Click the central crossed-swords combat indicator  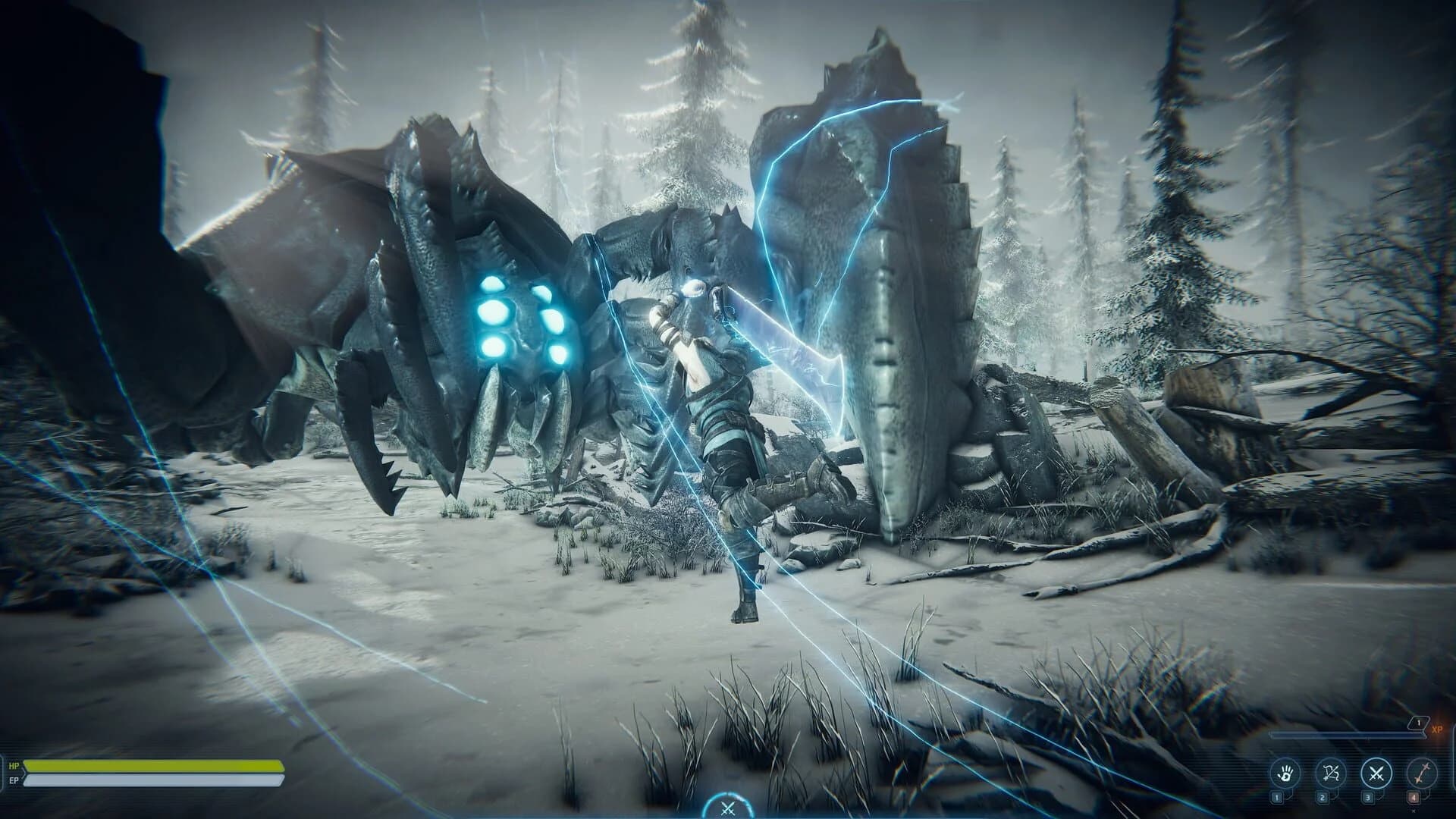(728, 808)
